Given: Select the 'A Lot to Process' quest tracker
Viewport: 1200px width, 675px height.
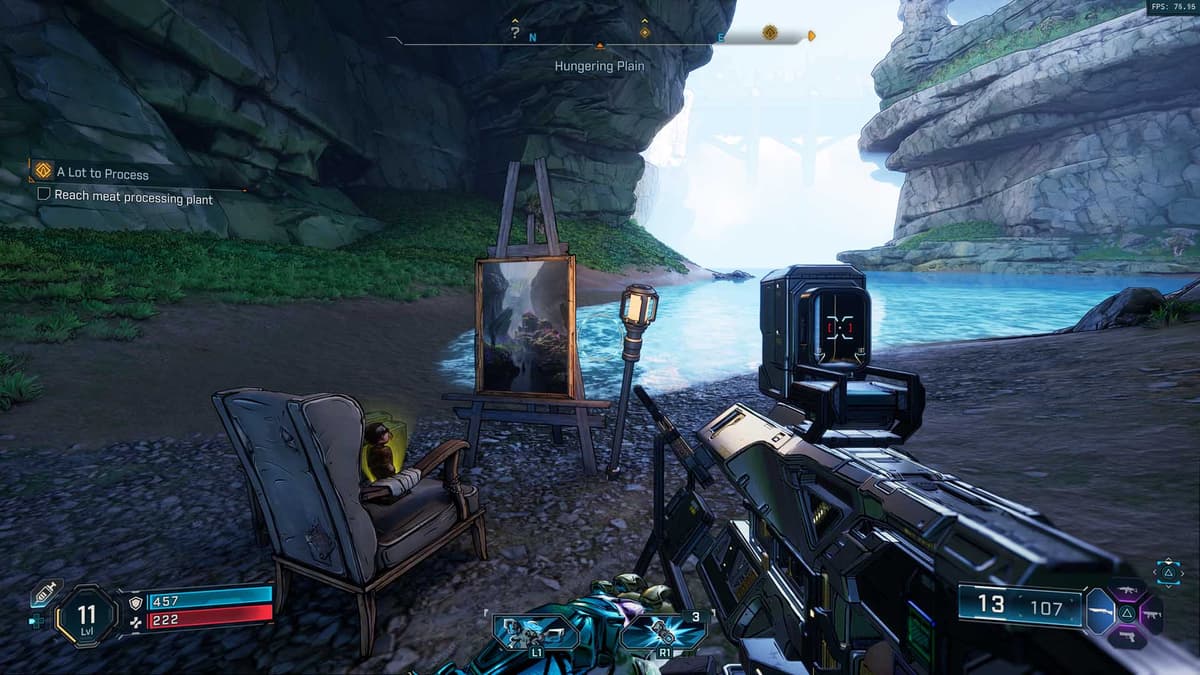Looking at the screenshot, I should pos(102,173).
